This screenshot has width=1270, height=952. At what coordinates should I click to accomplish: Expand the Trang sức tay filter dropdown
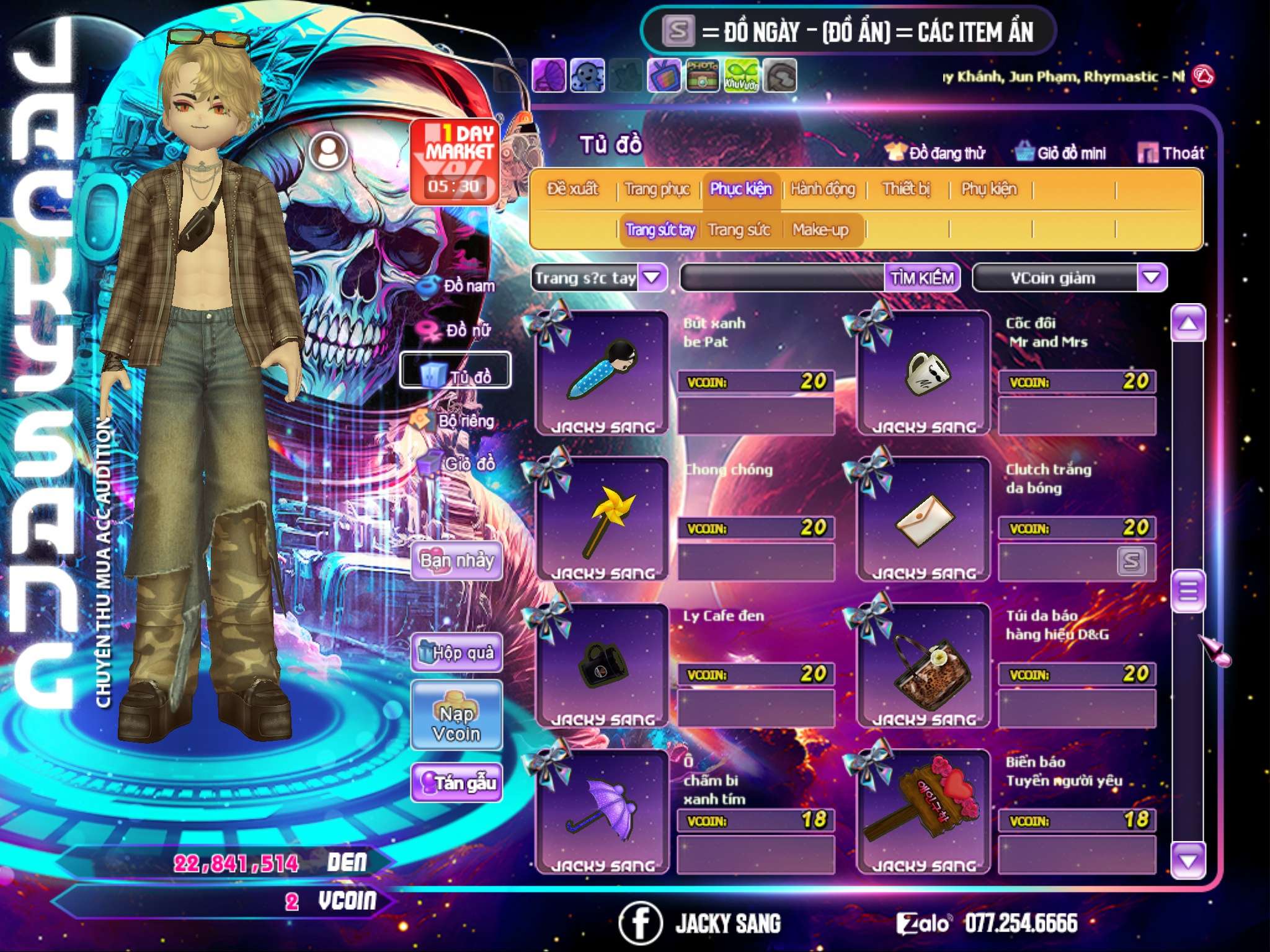click(x=652, y=278)
